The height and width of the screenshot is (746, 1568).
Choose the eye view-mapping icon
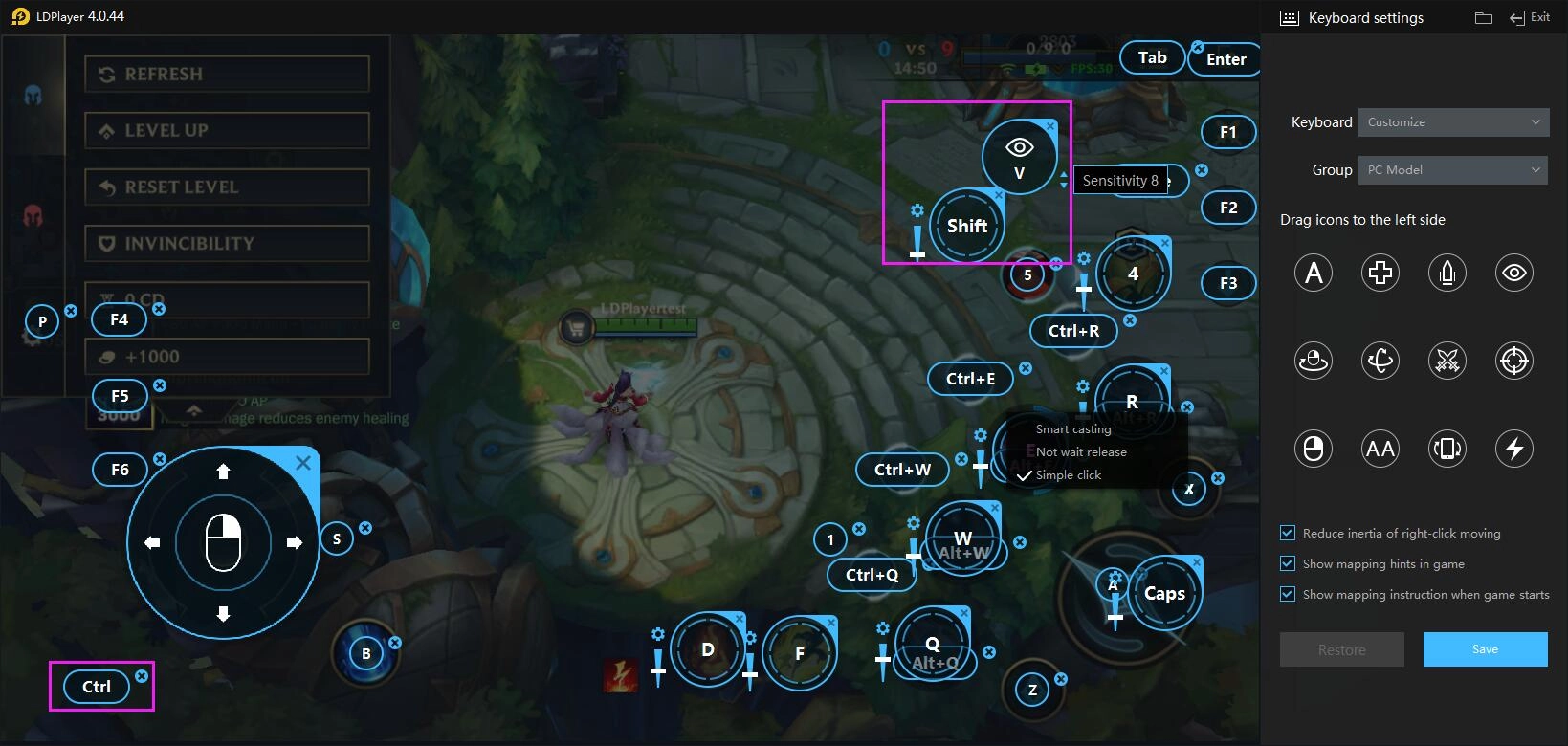tap(1513, 273)
